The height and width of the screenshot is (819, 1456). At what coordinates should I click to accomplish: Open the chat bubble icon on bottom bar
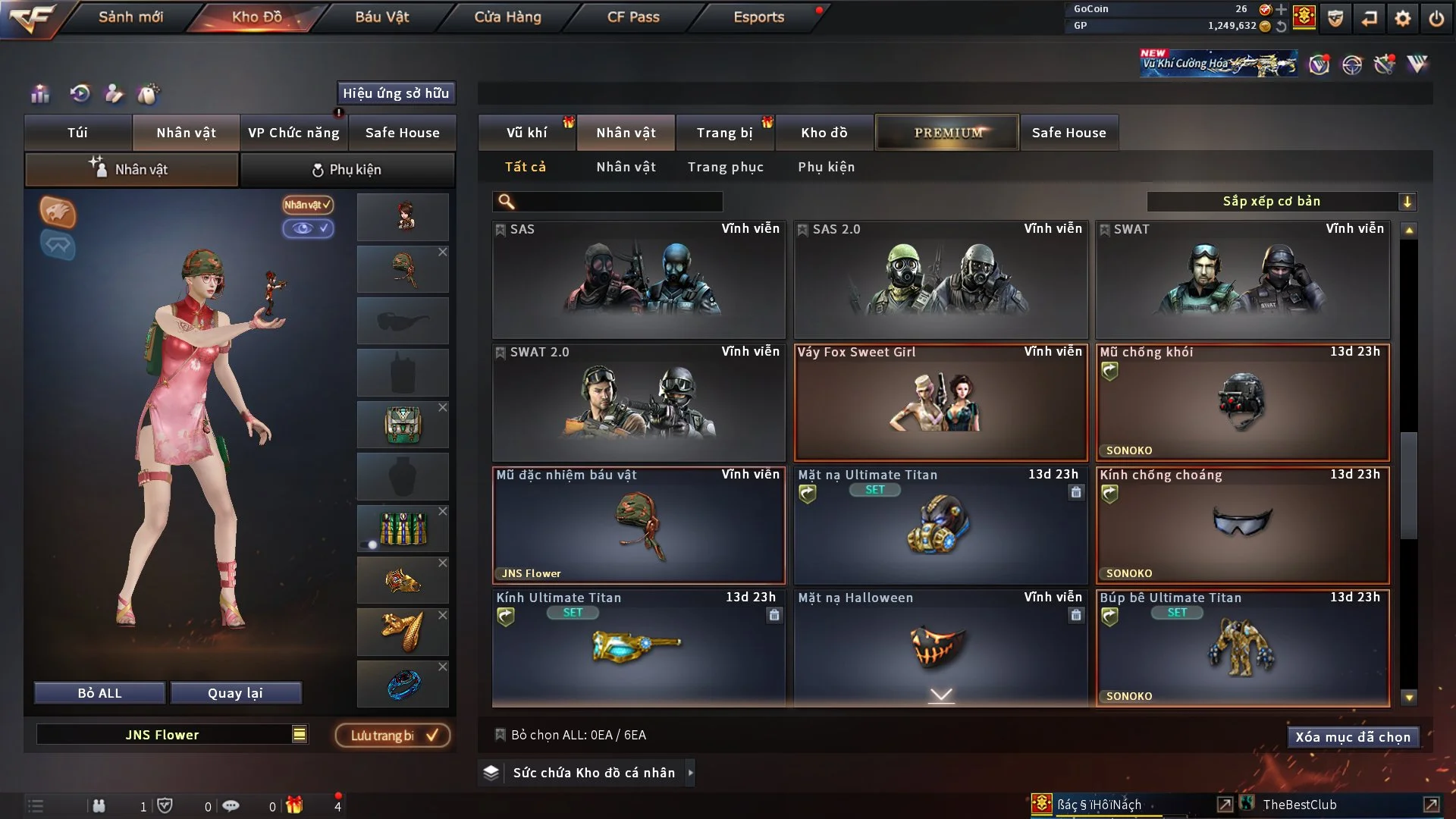(231, 806)
